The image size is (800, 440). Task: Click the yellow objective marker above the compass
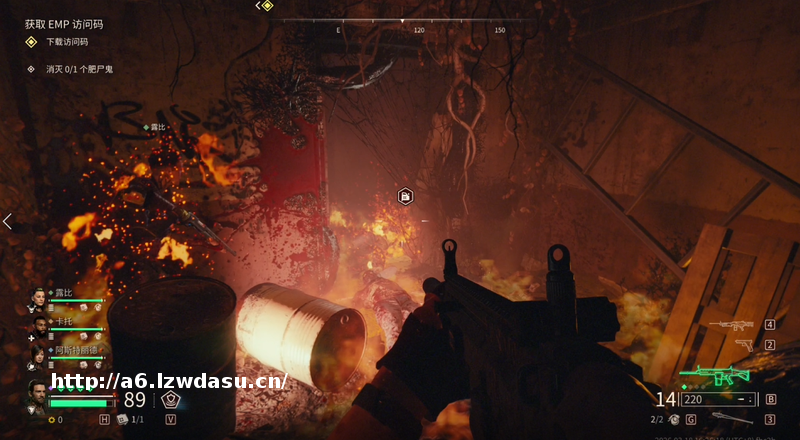267,6
